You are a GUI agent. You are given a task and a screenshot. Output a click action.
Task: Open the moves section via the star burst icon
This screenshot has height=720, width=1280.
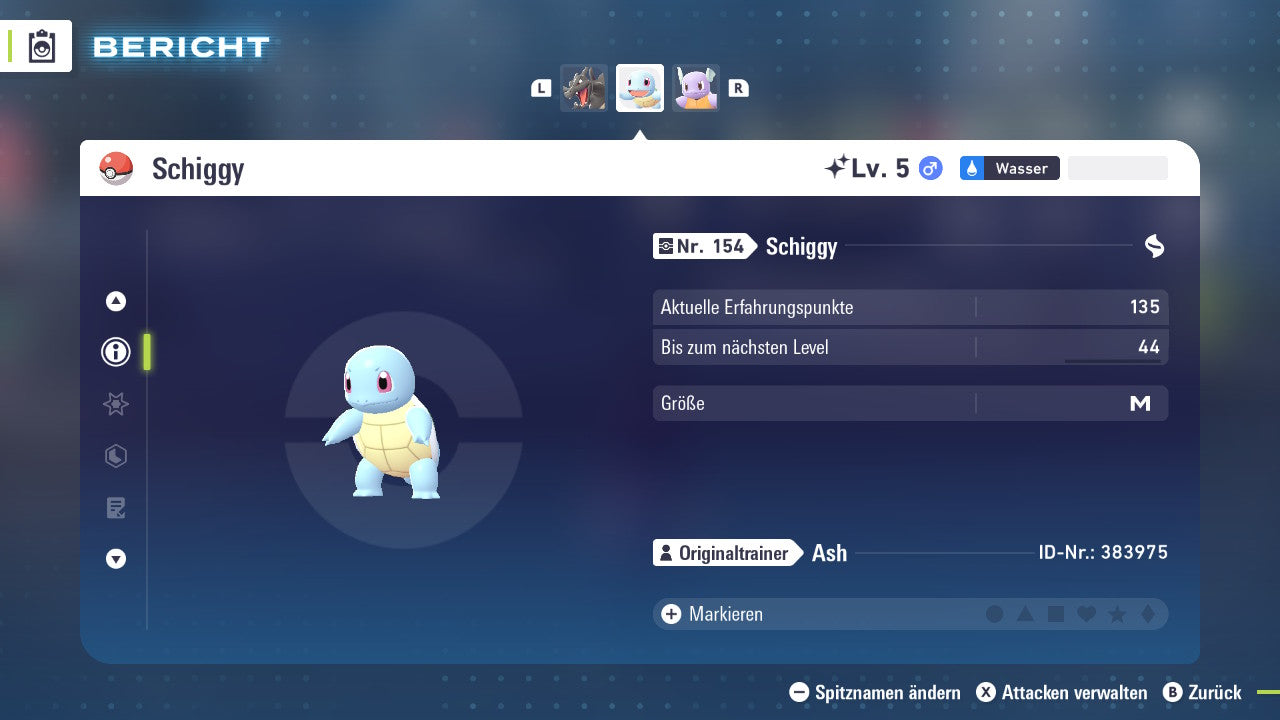coord(116,404)
